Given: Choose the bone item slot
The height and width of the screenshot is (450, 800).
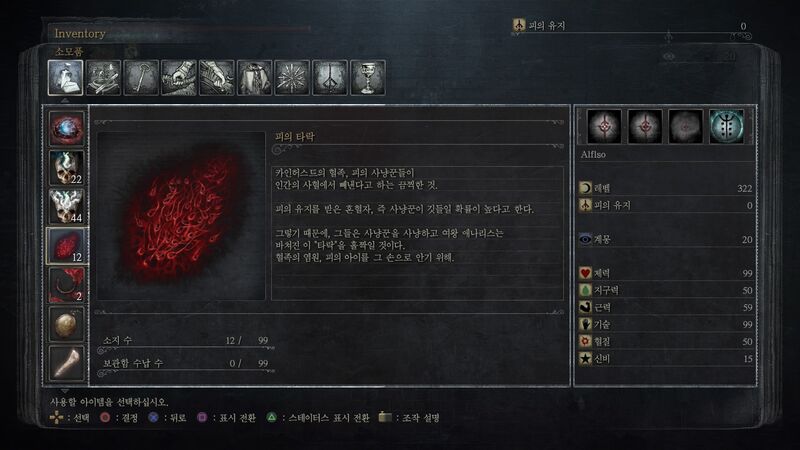Looking at the screenshot, I should click(67, 362).
